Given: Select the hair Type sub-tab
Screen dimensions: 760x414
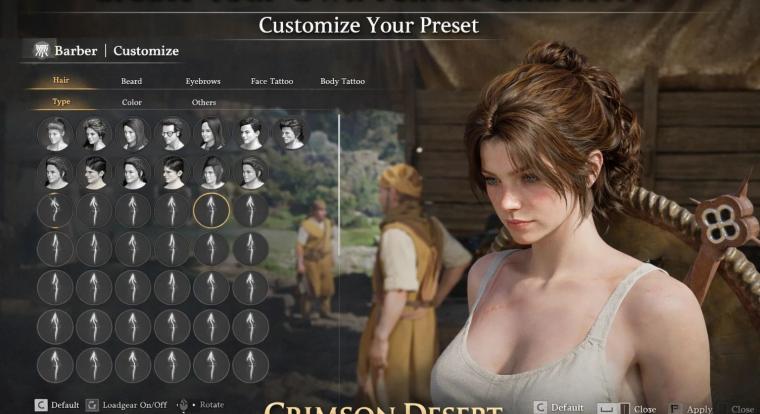Looking at the screenshot, I should click(62, 102).
